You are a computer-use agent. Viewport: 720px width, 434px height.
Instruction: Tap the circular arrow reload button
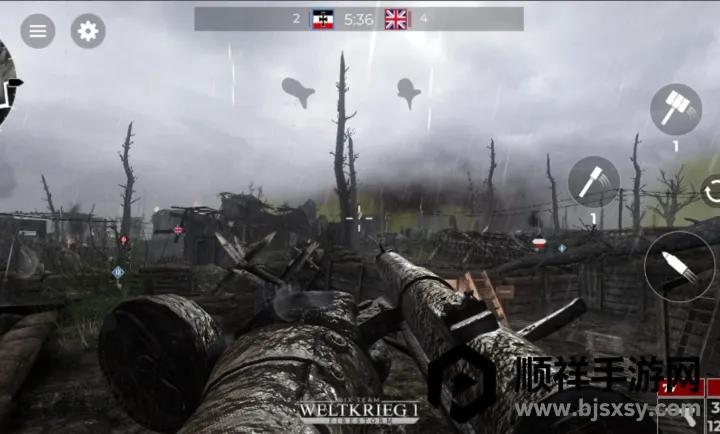pos(712,190)
